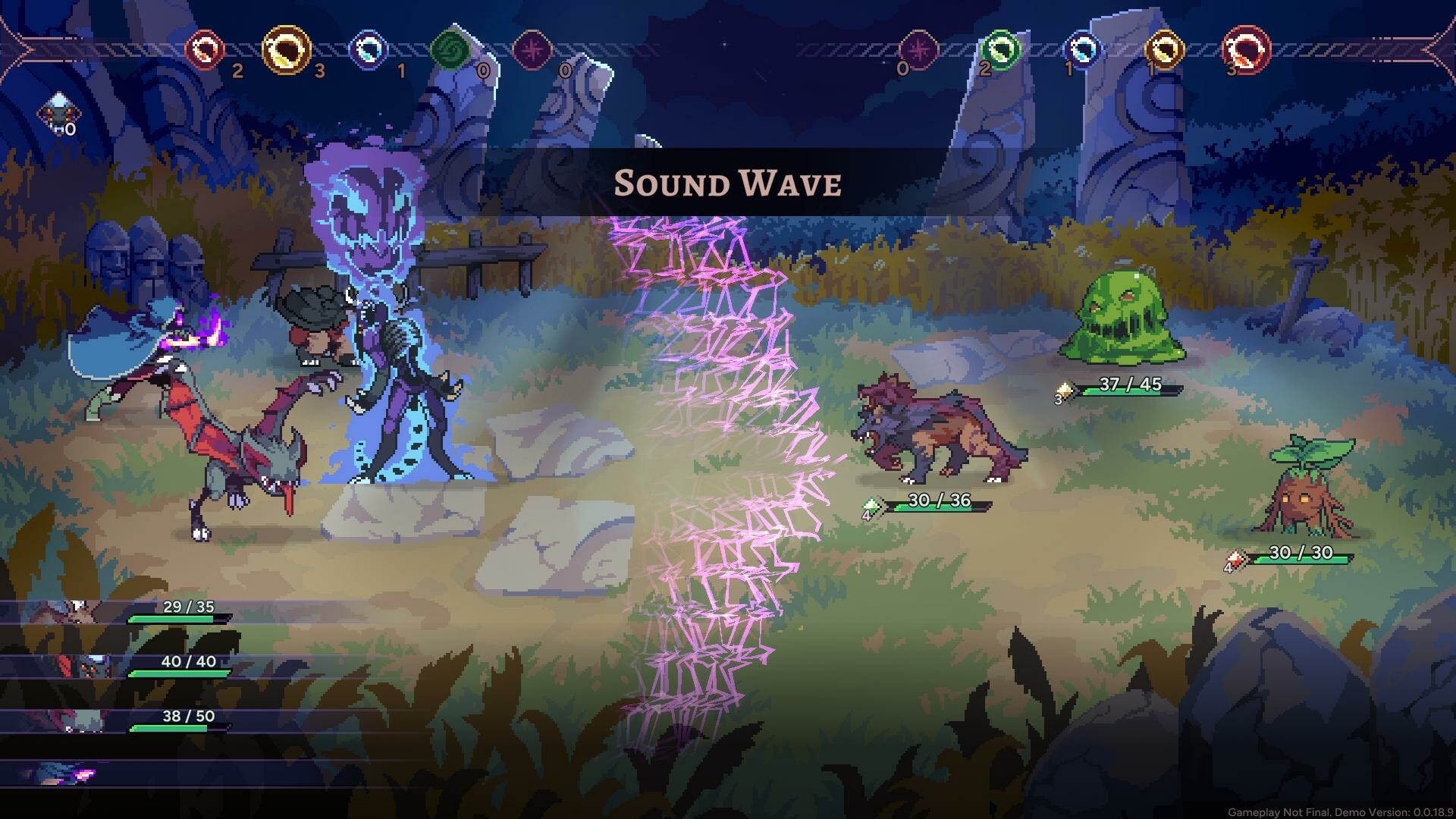Screen dimensions: 1456x819
Task: Click the Sound Wave ability banner
Action: [728, 182]
